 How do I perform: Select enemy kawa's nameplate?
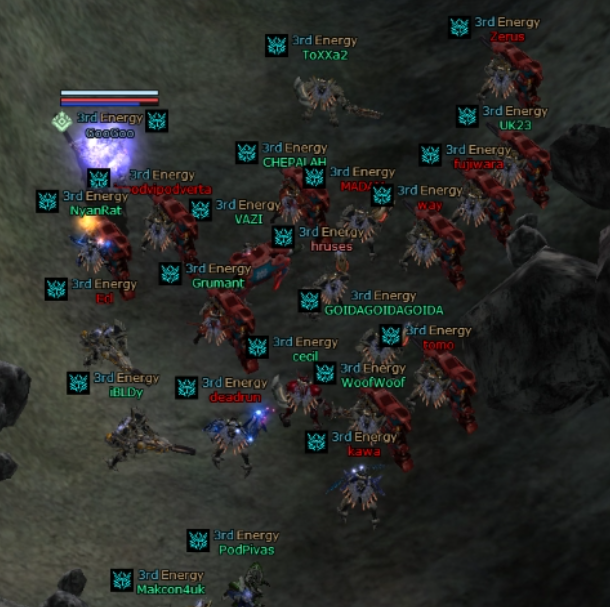point(364,451)
